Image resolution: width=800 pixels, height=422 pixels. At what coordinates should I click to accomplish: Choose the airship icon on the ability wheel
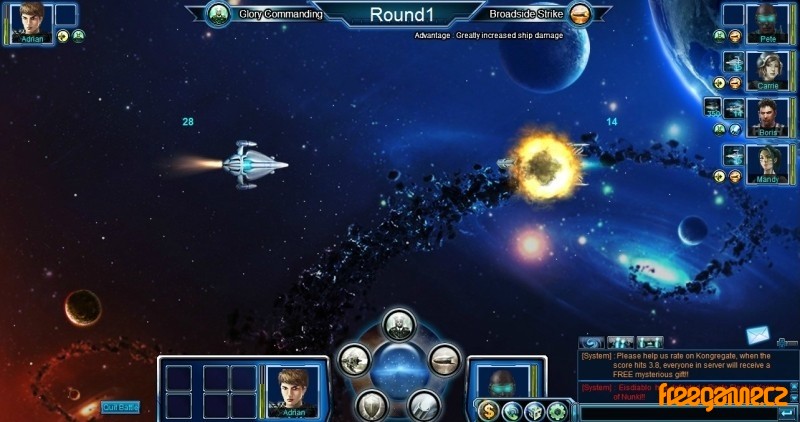[x=444, y=360]
